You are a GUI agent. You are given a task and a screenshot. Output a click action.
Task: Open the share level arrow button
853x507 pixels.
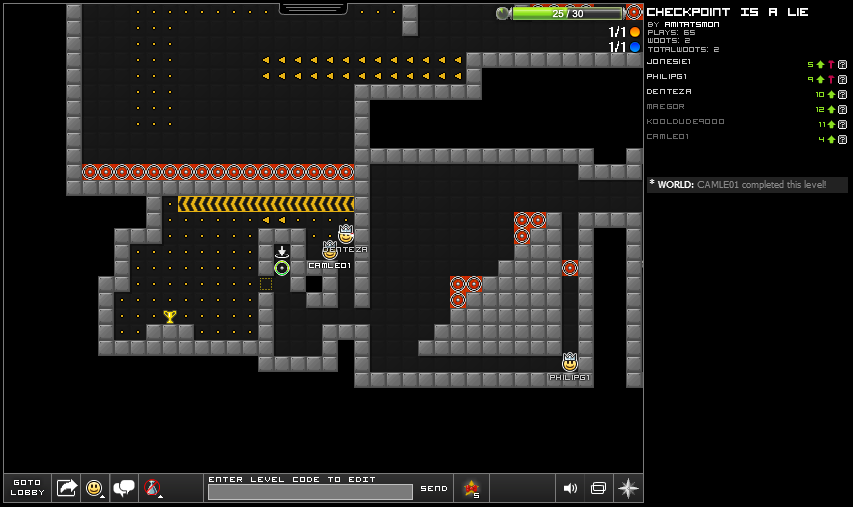click(x=67, y=488)
